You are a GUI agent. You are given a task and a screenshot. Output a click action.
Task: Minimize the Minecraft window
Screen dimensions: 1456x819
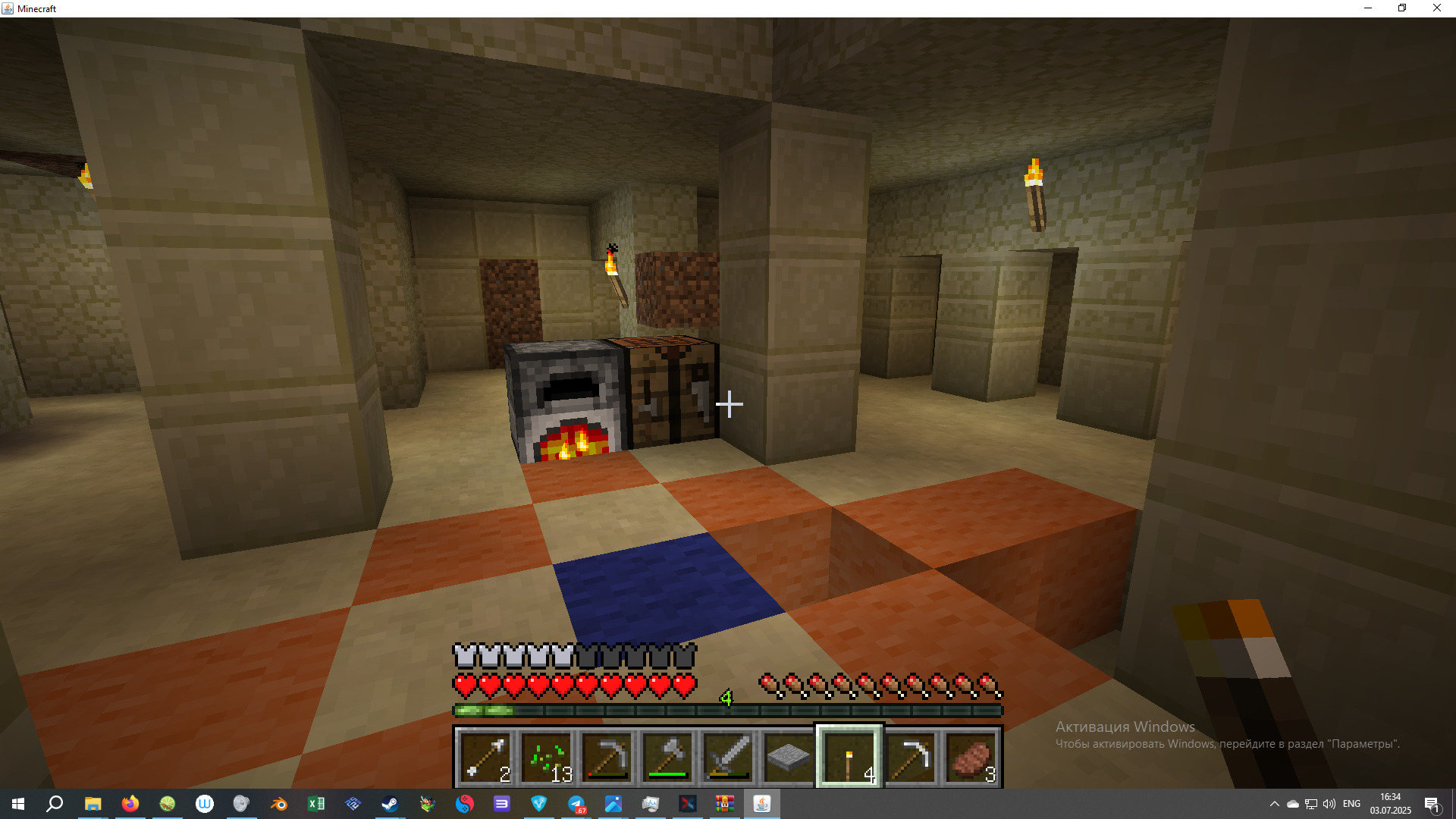coord(1368,8)
